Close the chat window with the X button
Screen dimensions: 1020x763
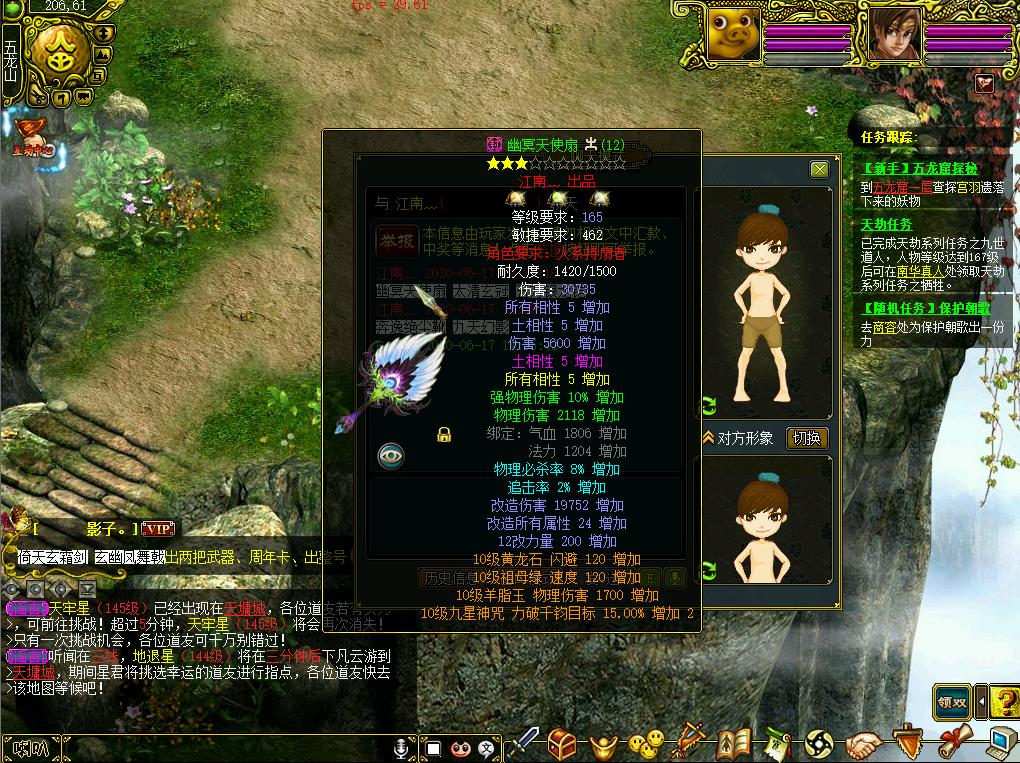click(x=820, y=170)
